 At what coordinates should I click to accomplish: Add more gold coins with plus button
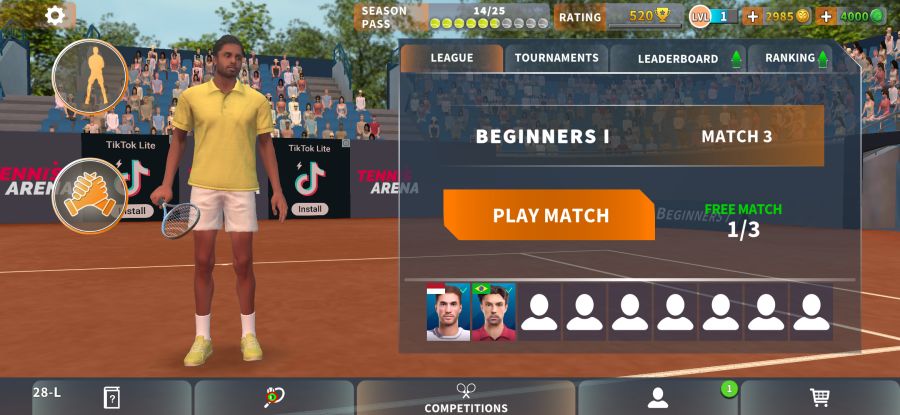[x=753, y=16]
